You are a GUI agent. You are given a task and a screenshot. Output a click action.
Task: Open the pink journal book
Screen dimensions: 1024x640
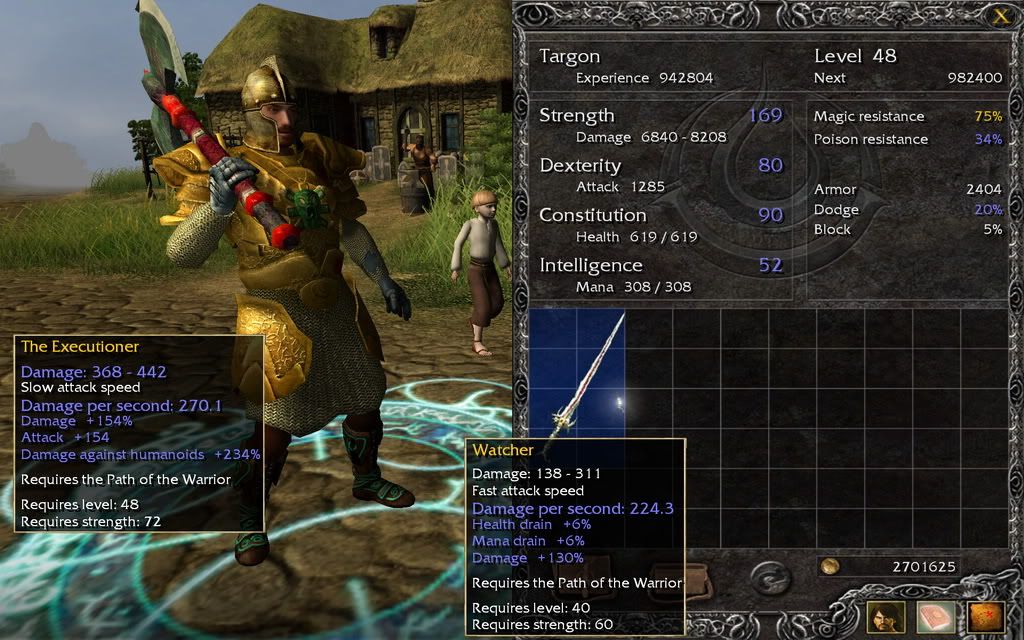[x=935, y=617]
